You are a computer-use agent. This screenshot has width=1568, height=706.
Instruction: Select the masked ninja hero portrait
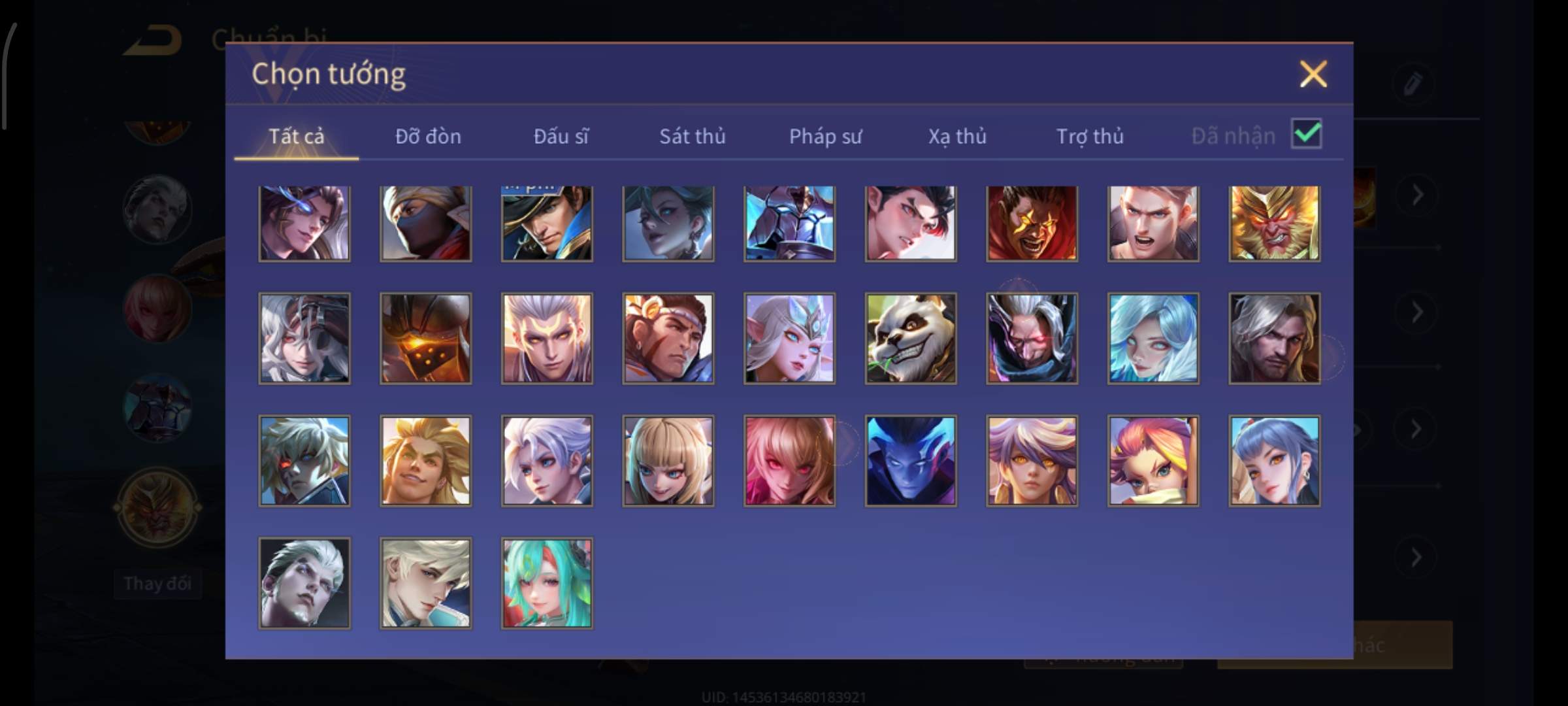click(x=425, y=223)
